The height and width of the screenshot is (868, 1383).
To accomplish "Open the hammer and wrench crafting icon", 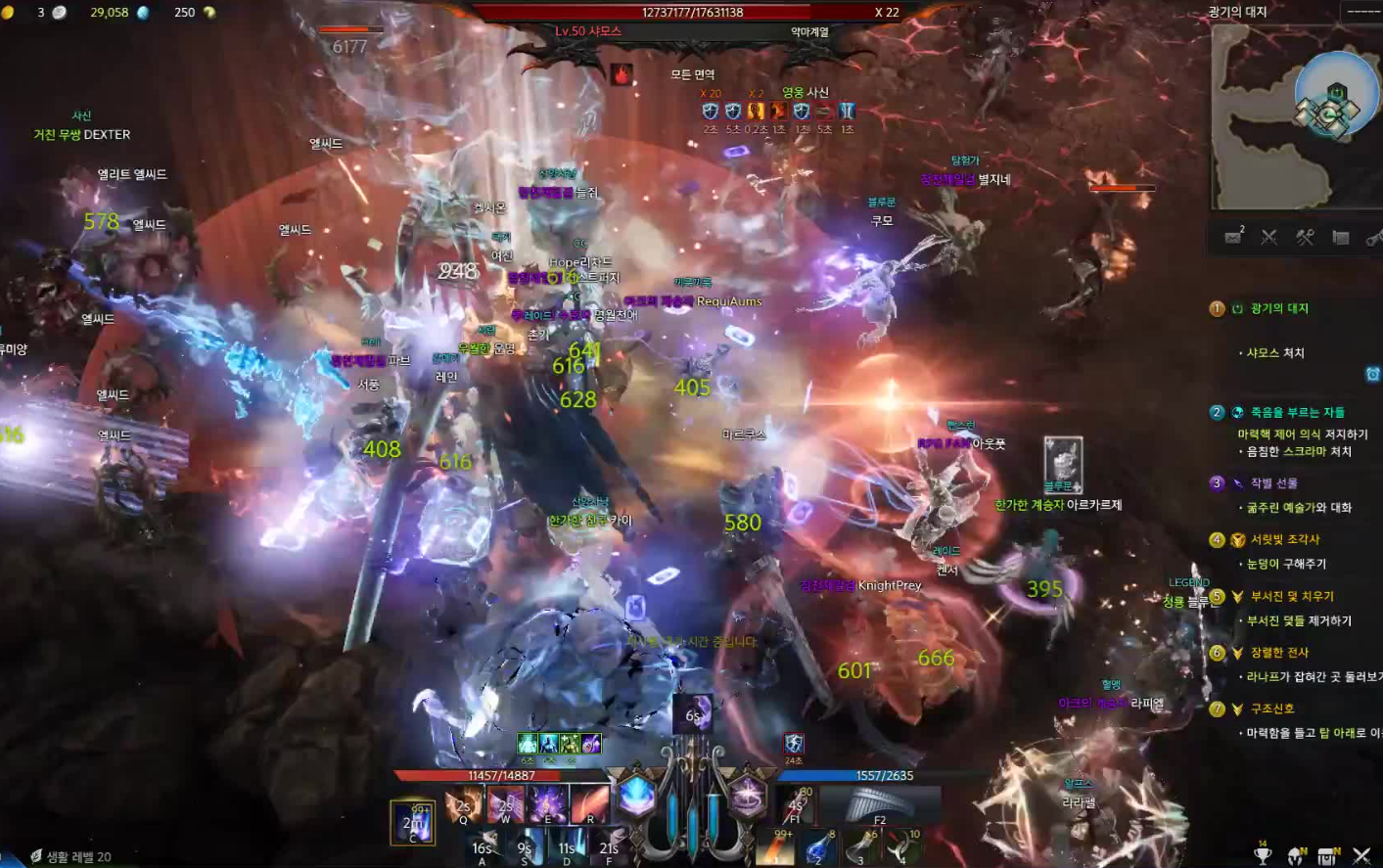I will [1305, 237].
